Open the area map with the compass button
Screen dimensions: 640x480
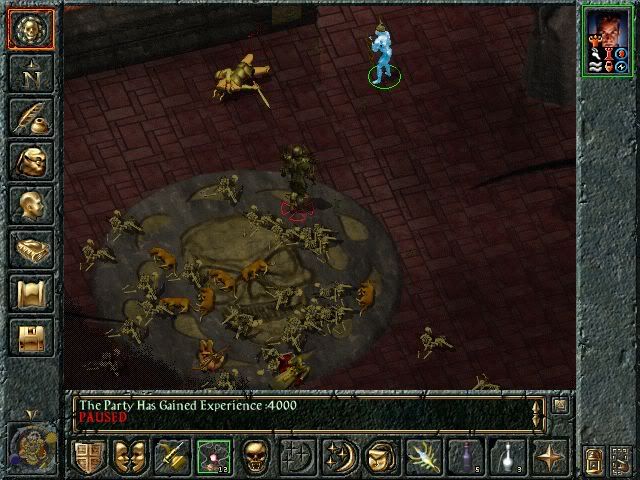click(x=31, y=74)
